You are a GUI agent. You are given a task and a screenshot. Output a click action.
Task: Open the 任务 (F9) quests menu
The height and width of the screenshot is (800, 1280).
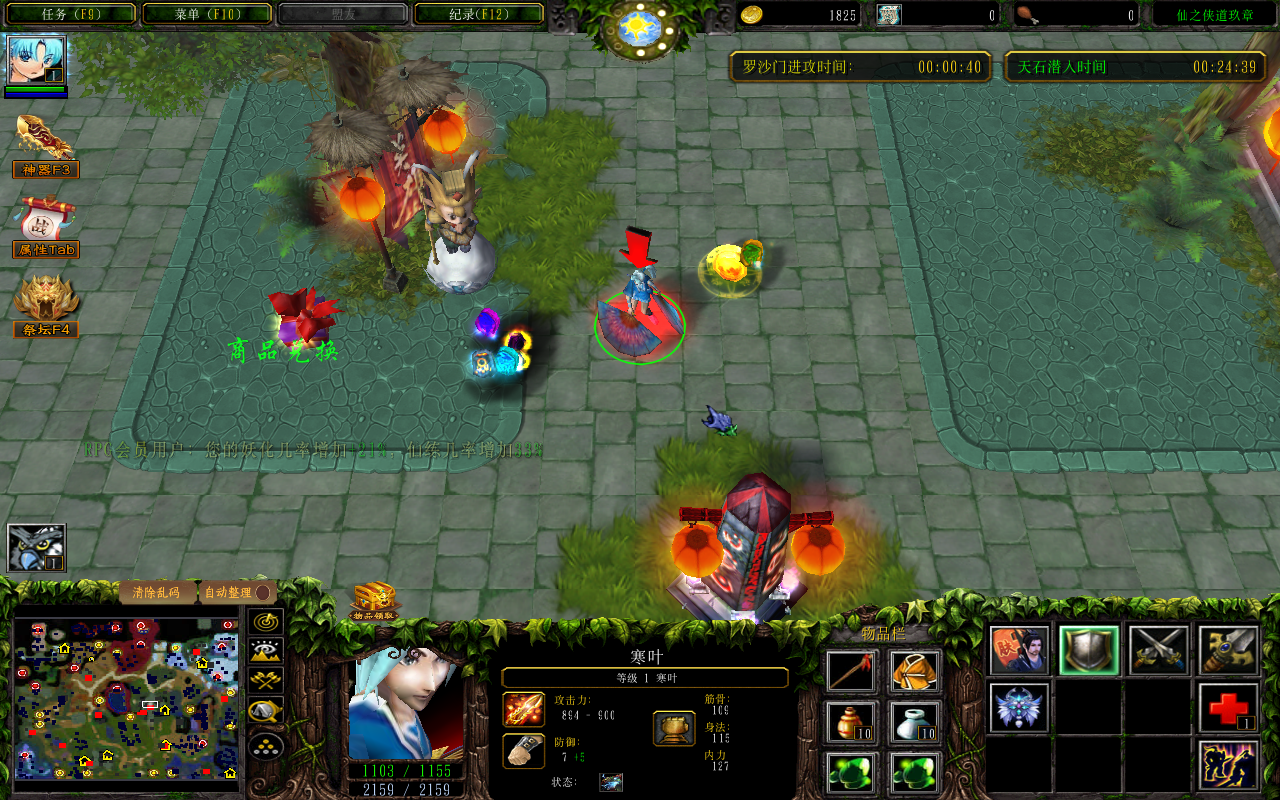tap(68, 14)
